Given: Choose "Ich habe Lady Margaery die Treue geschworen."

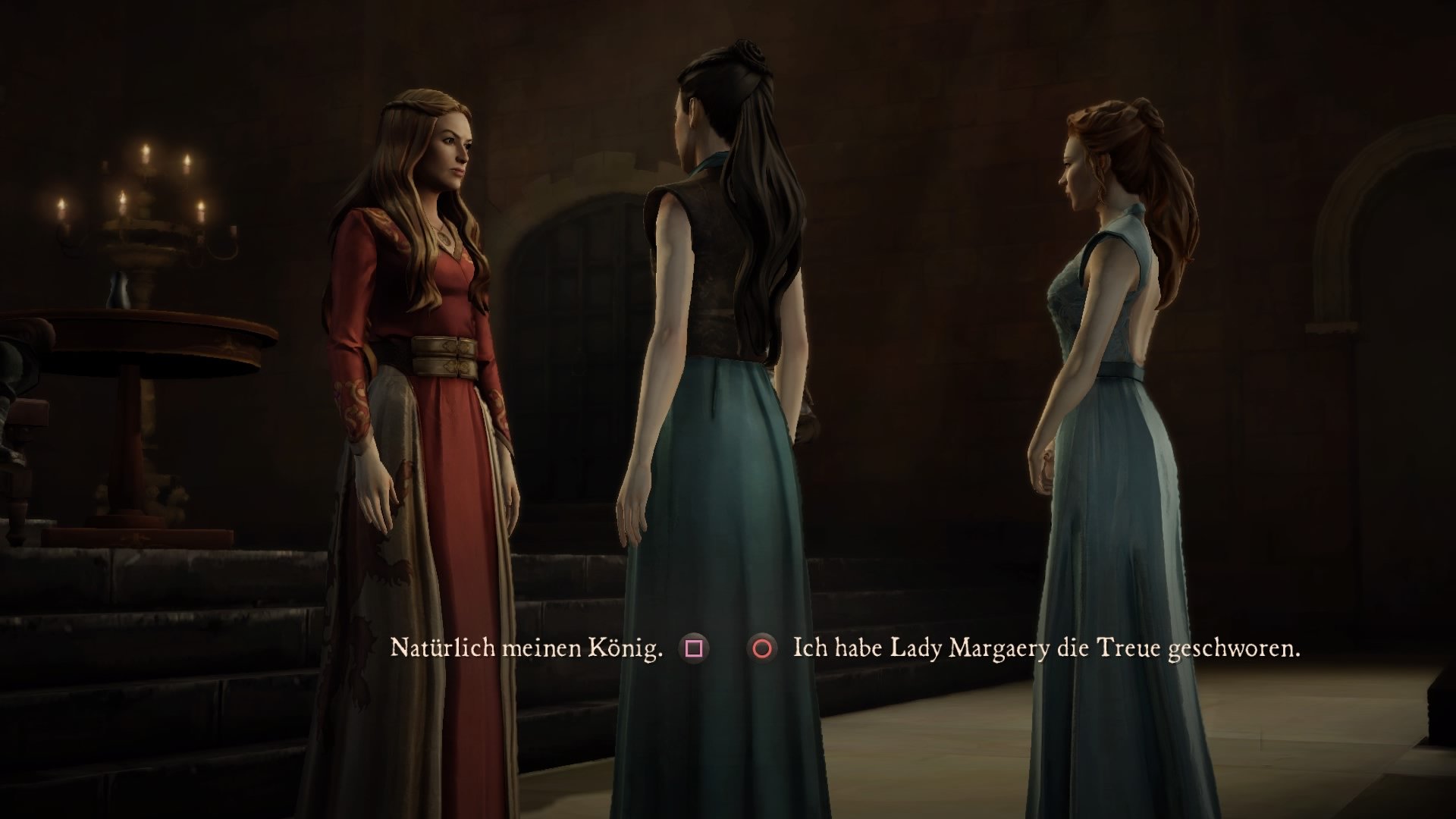Looking at the screenshot, I should coord(1046,648).
